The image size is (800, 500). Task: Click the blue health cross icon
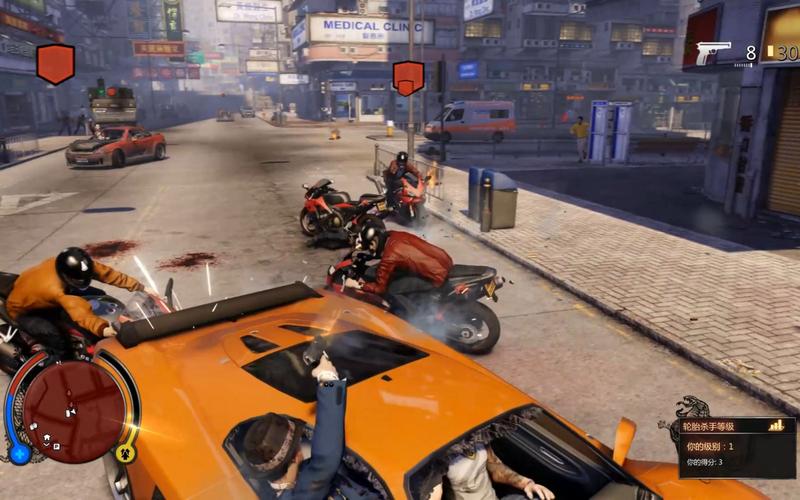pos(19,455)
